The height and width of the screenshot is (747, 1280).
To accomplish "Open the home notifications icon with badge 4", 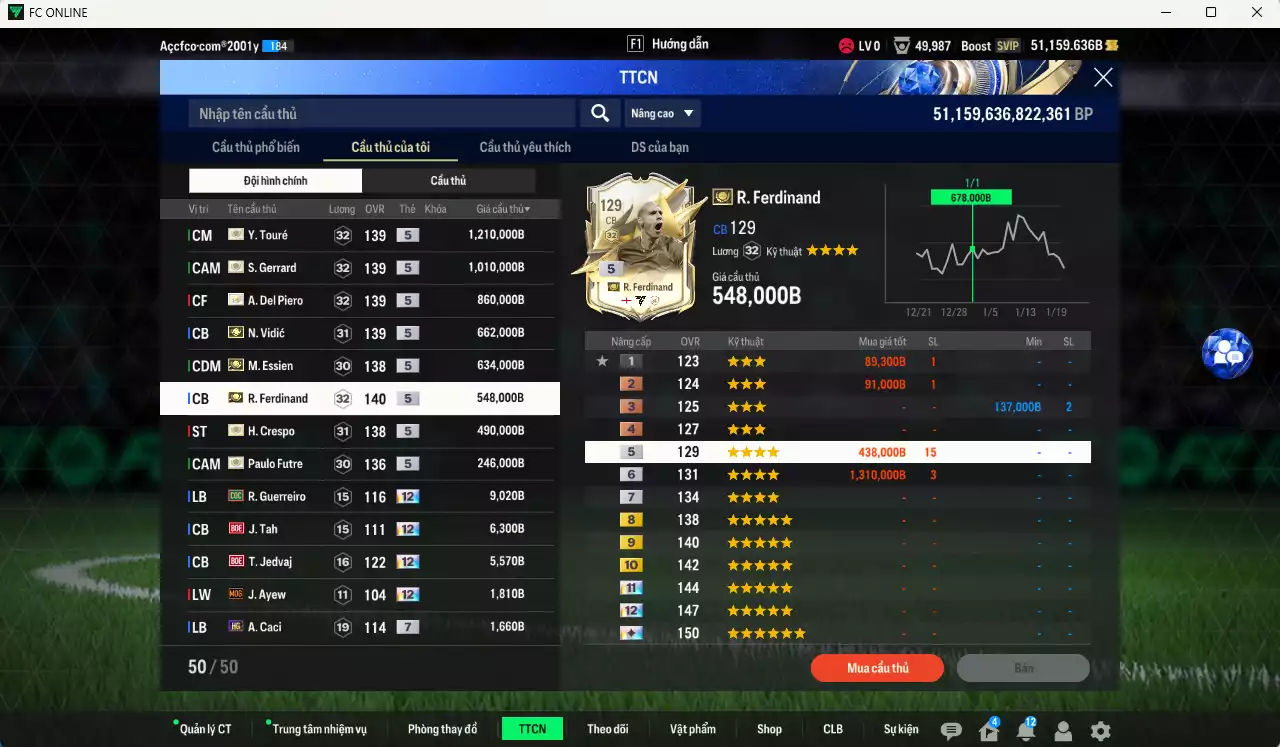I will click(988, 731).
